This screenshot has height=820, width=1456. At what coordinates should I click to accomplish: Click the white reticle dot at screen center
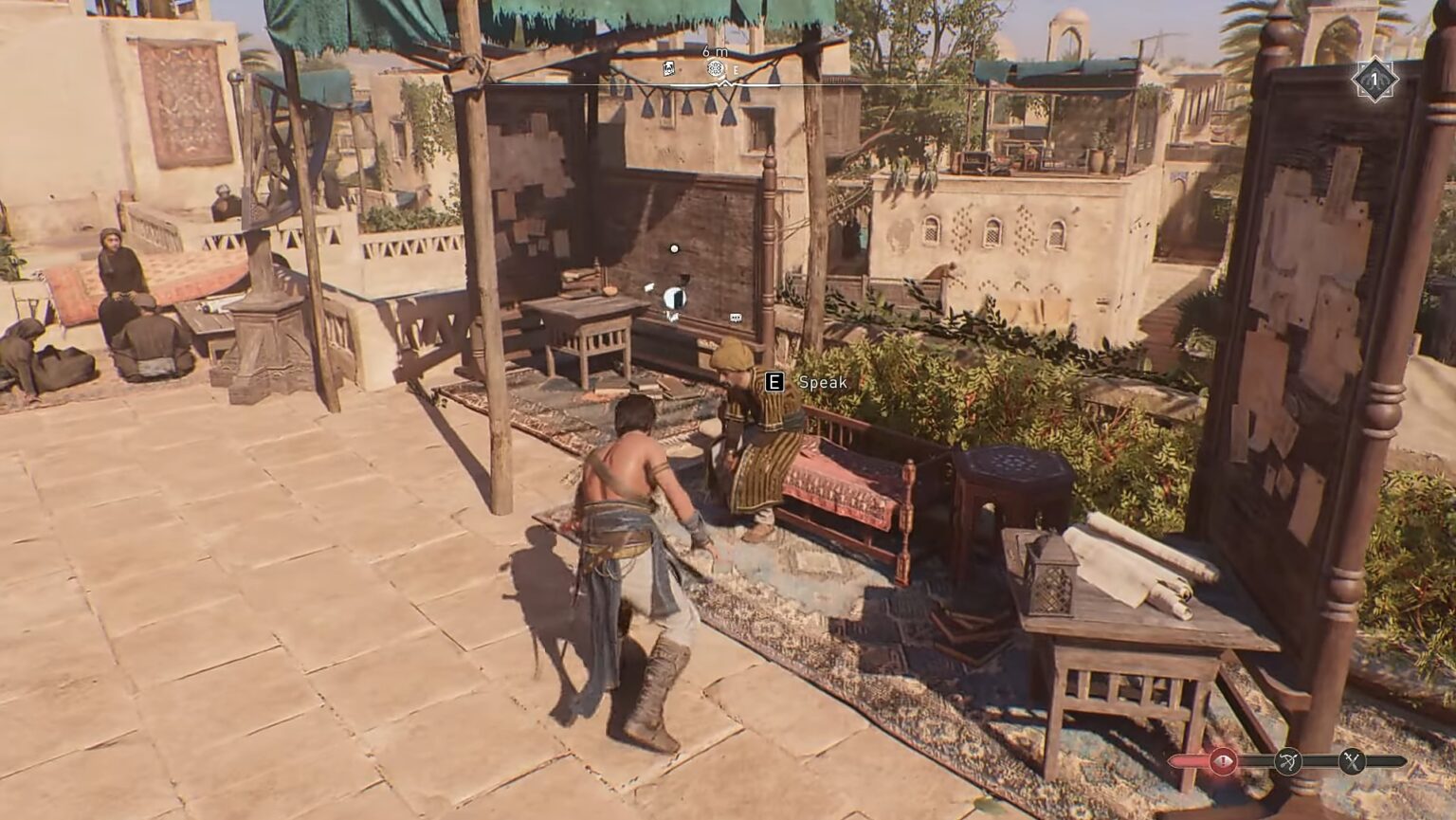674,248
